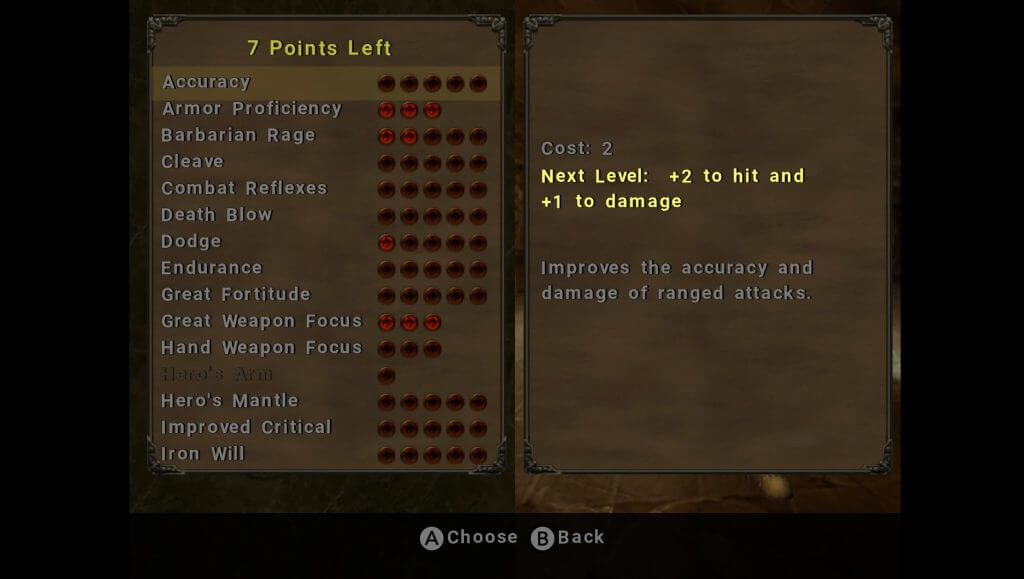
Task: Select the Dodge feat
Action: tap(191, 241)
